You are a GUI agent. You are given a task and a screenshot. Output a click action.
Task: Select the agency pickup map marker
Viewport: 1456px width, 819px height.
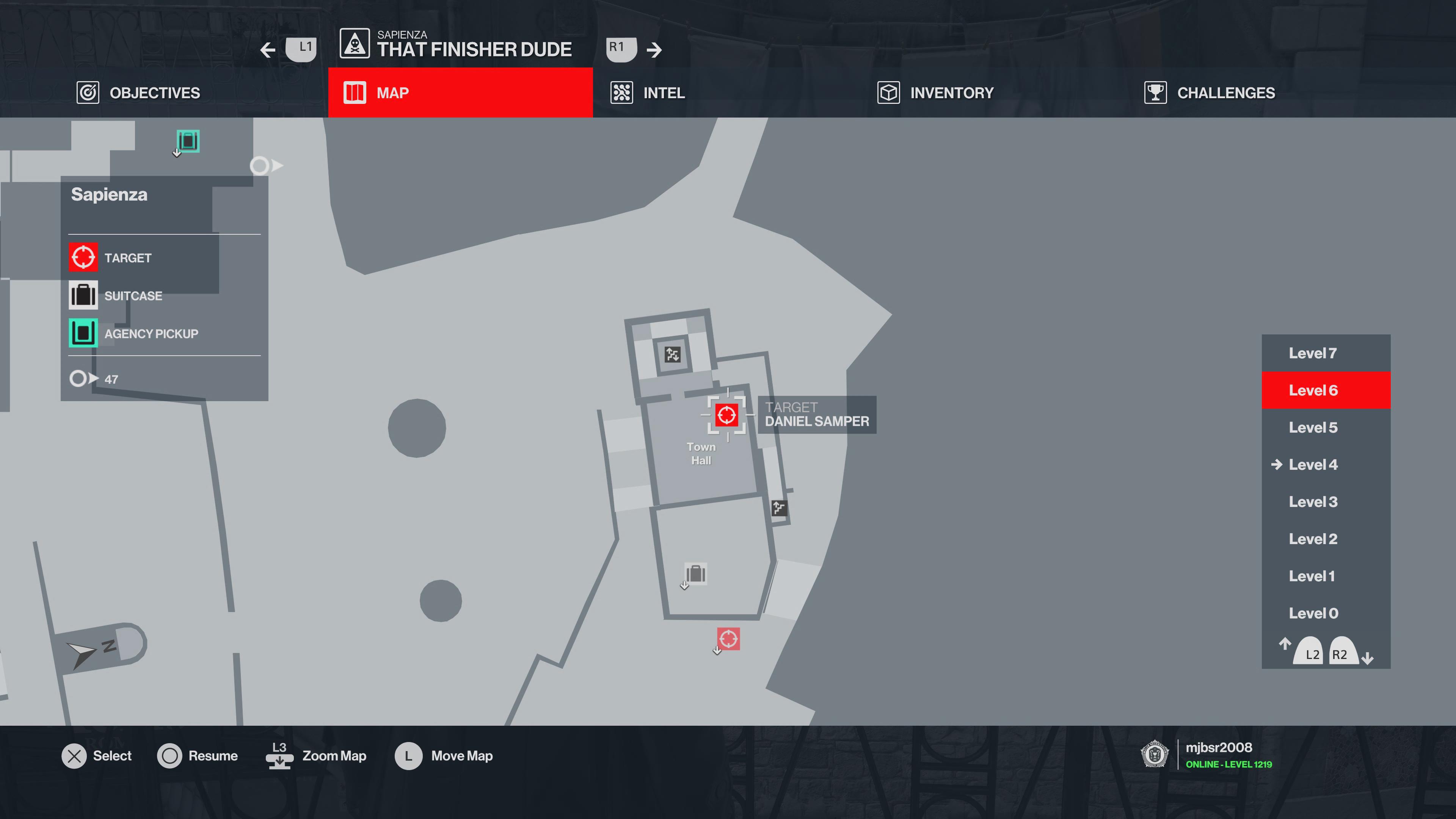click(188, 141)
